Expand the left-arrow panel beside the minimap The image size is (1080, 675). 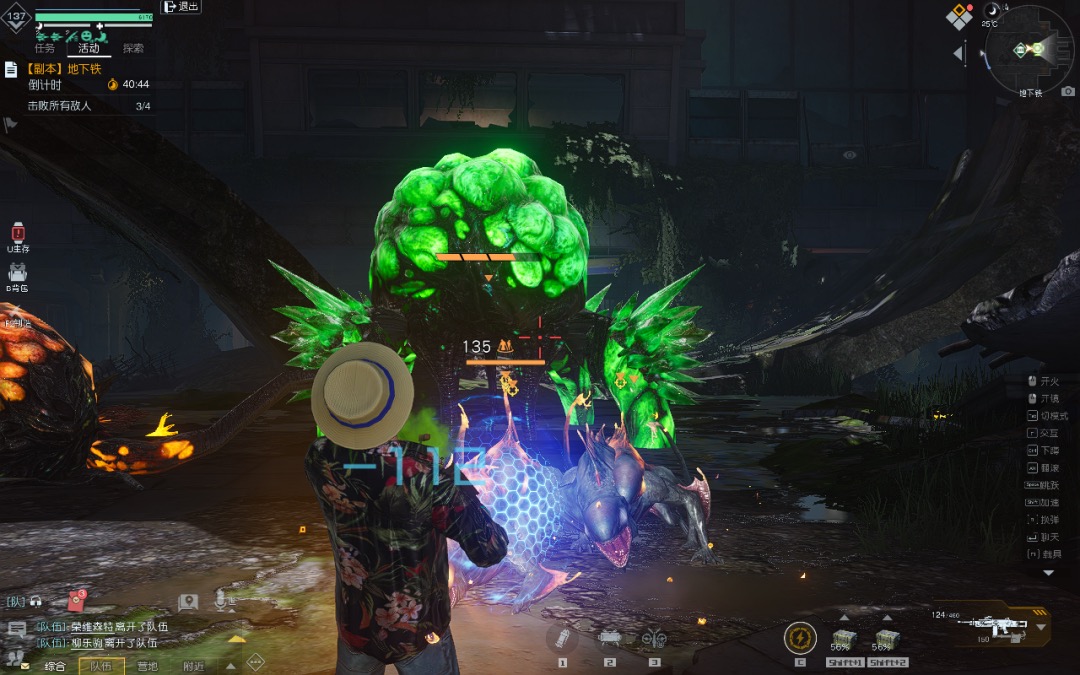pos(958,53)
